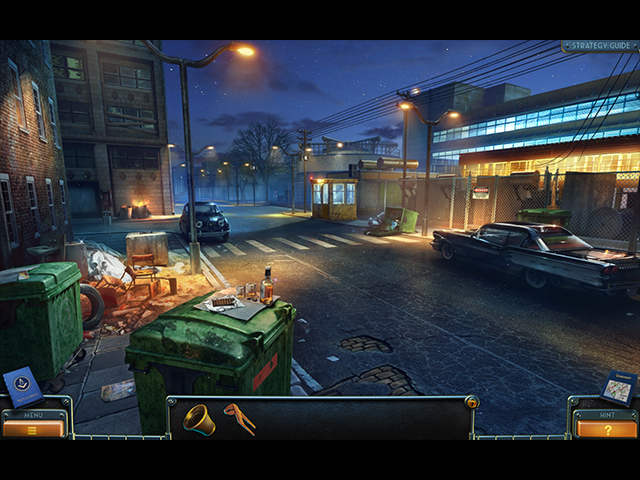This screenshot has width=640, height=480.
Task: Toggle the inventory bar lock
Action: (x=472, y=402)
